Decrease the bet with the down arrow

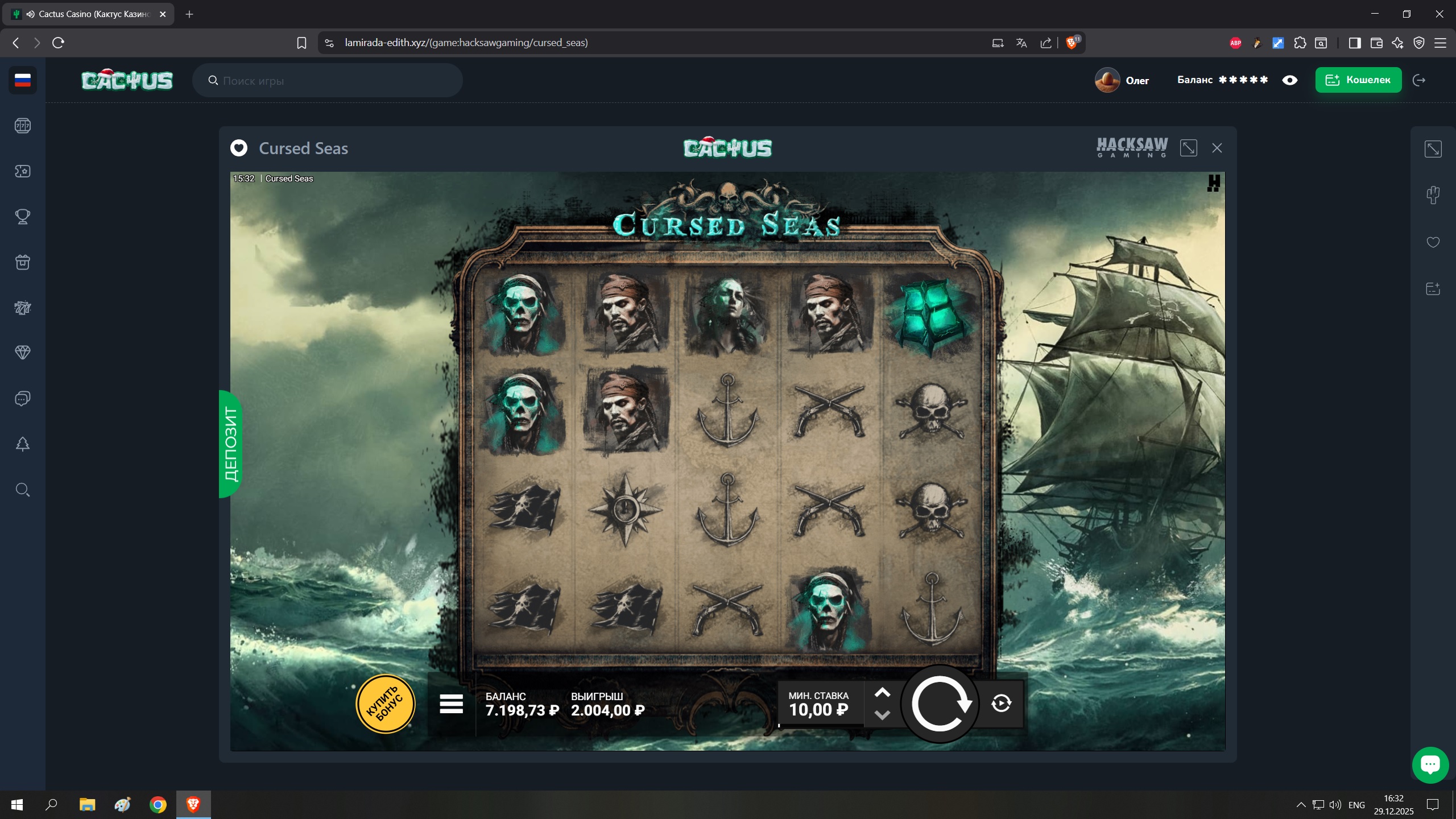click(x=882, y=715)
